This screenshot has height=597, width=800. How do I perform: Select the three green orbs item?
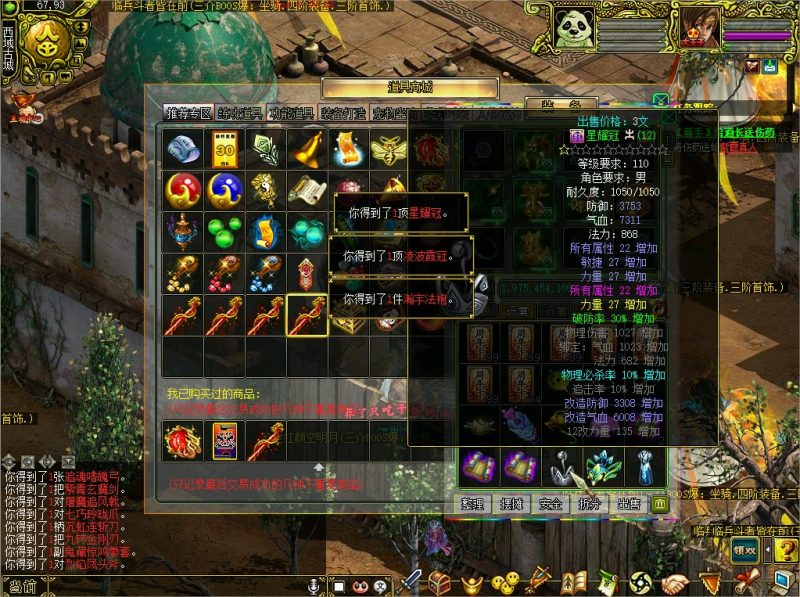[224, 231]
